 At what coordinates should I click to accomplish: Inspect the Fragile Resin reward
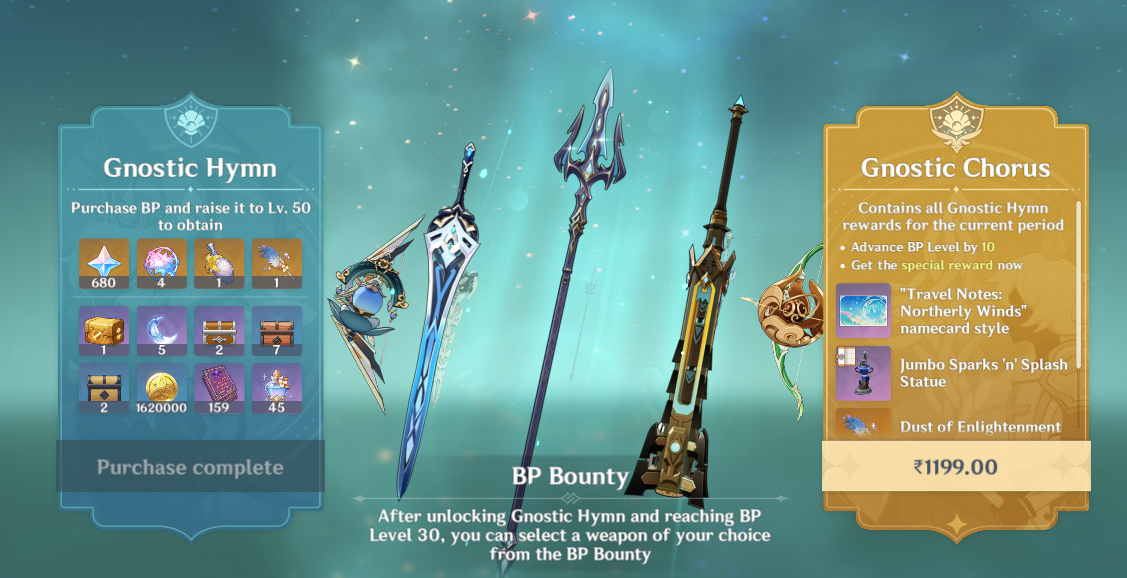pos(162,263)
